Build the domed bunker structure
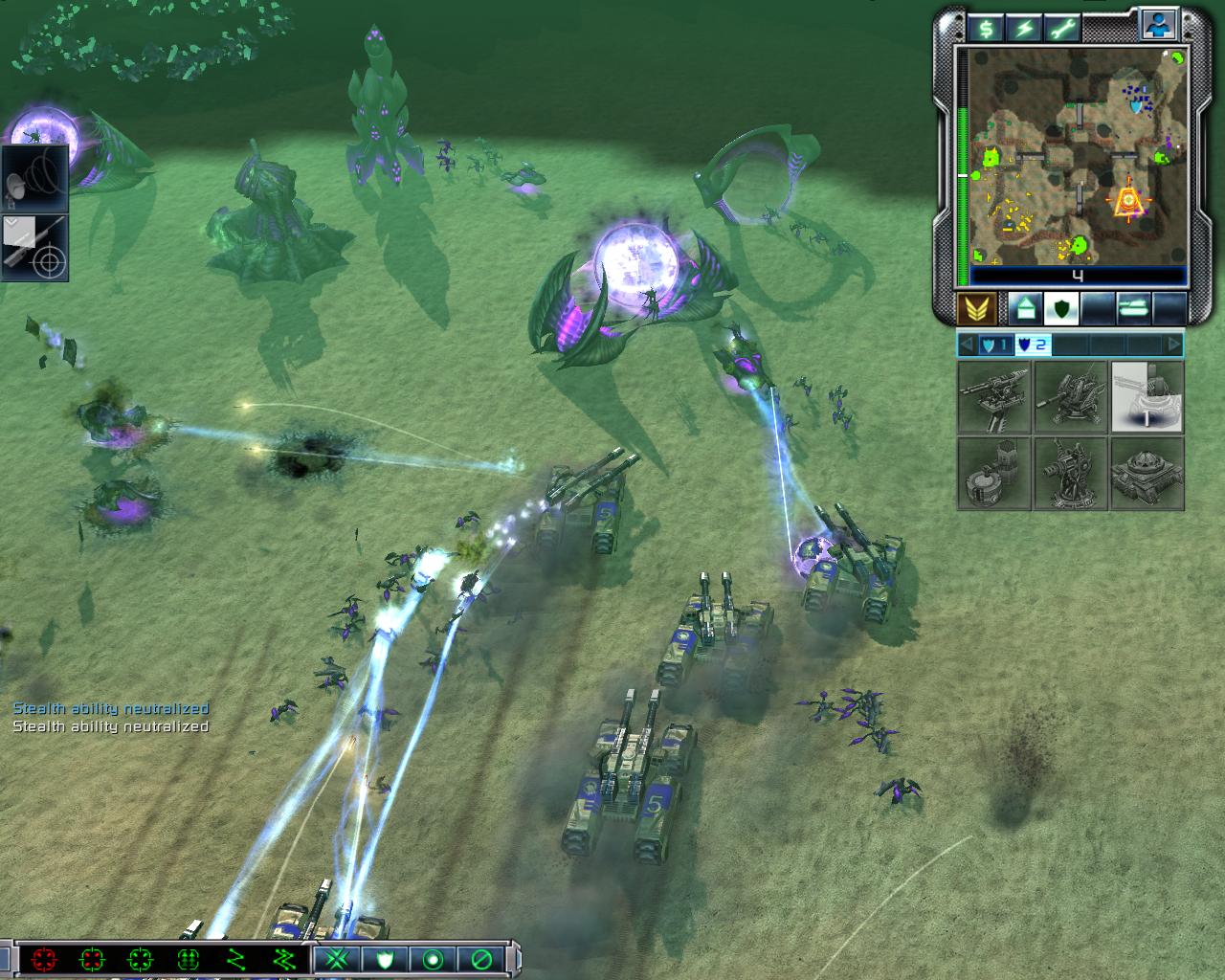 pyautogui.click(x=1147, y=474)
